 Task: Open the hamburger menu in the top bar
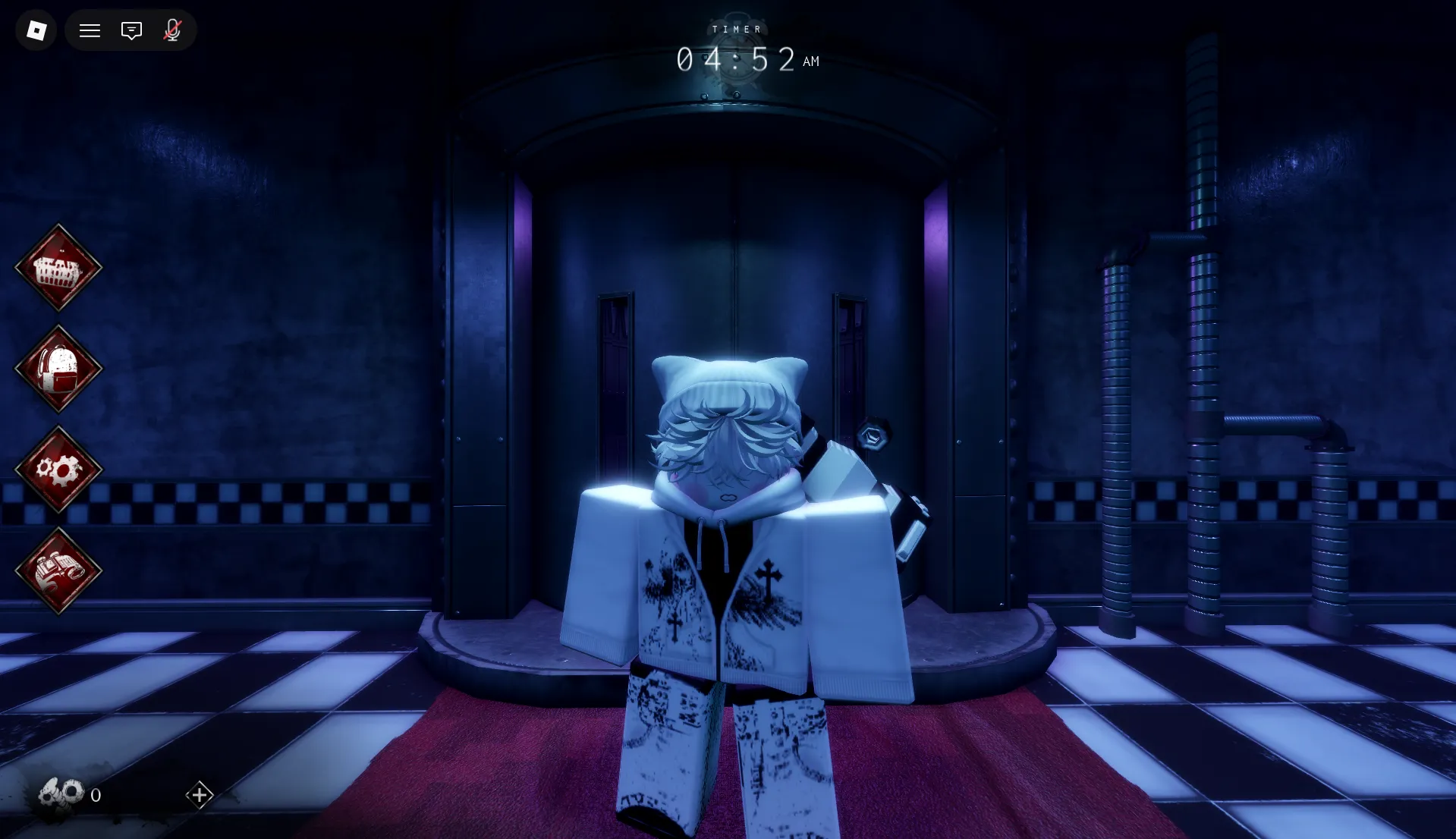pos(90,30)
